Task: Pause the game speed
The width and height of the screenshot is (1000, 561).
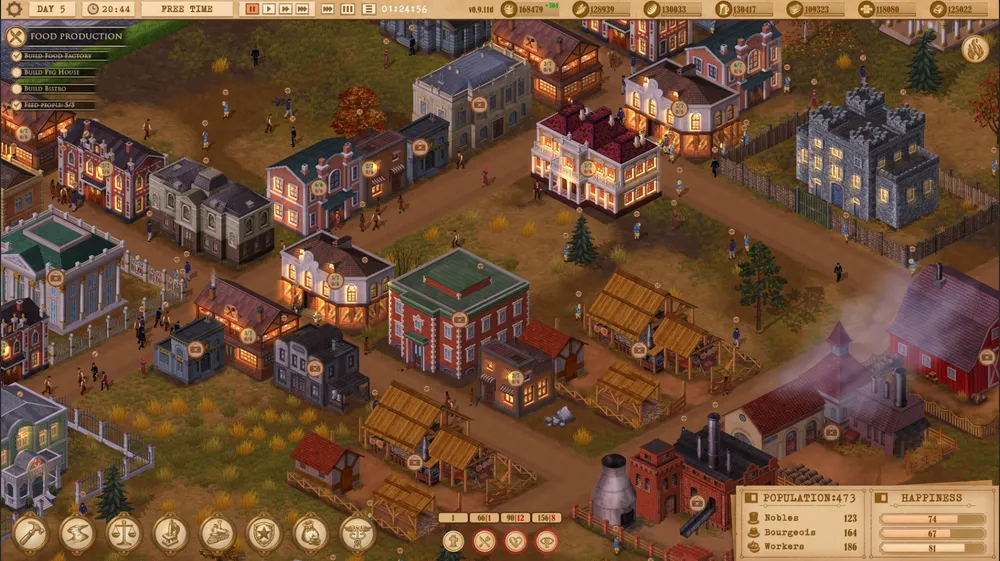Action: [x=253, y=9]
